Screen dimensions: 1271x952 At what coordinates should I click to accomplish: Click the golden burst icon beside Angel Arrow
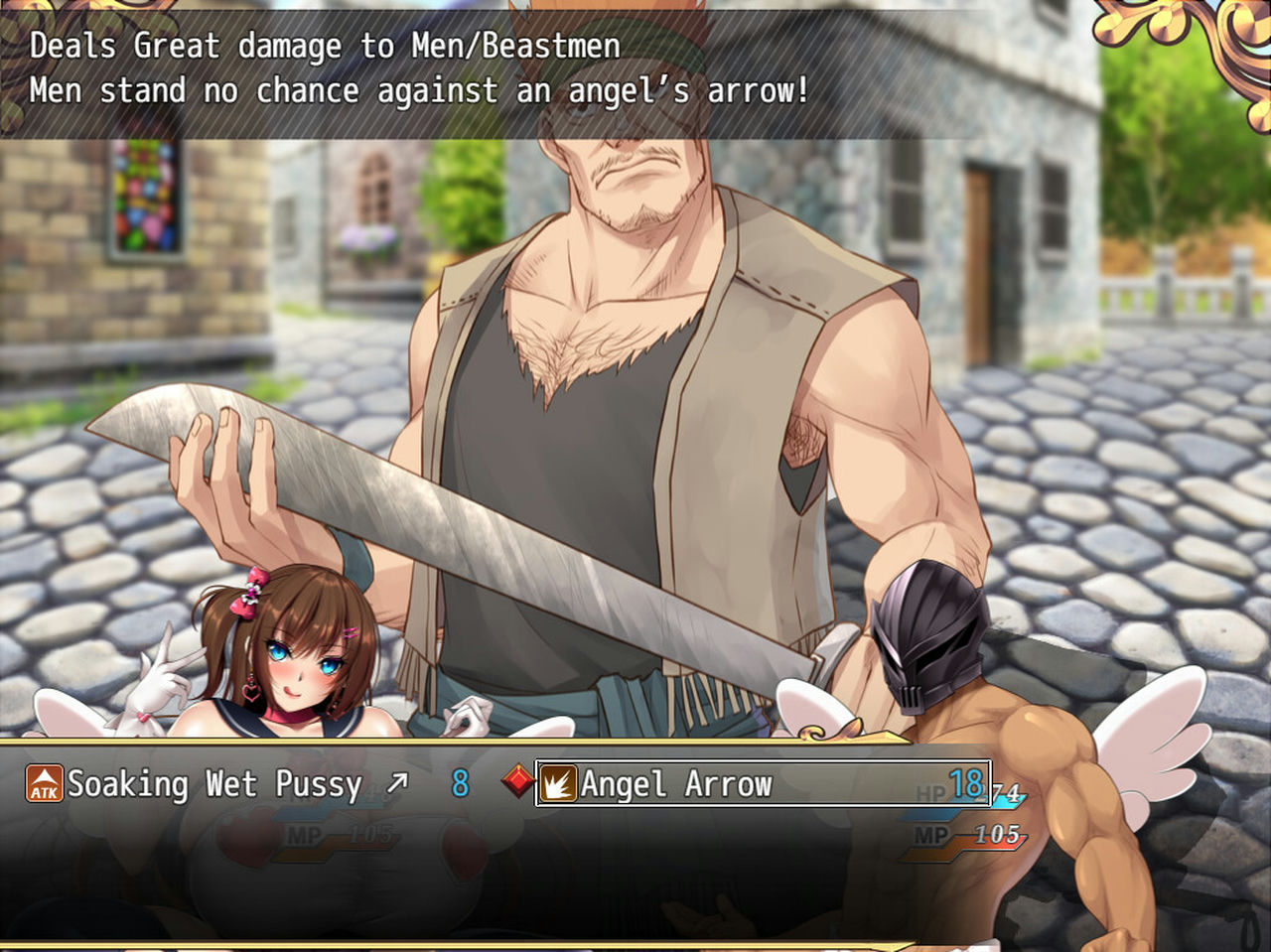tap(560, 783)
